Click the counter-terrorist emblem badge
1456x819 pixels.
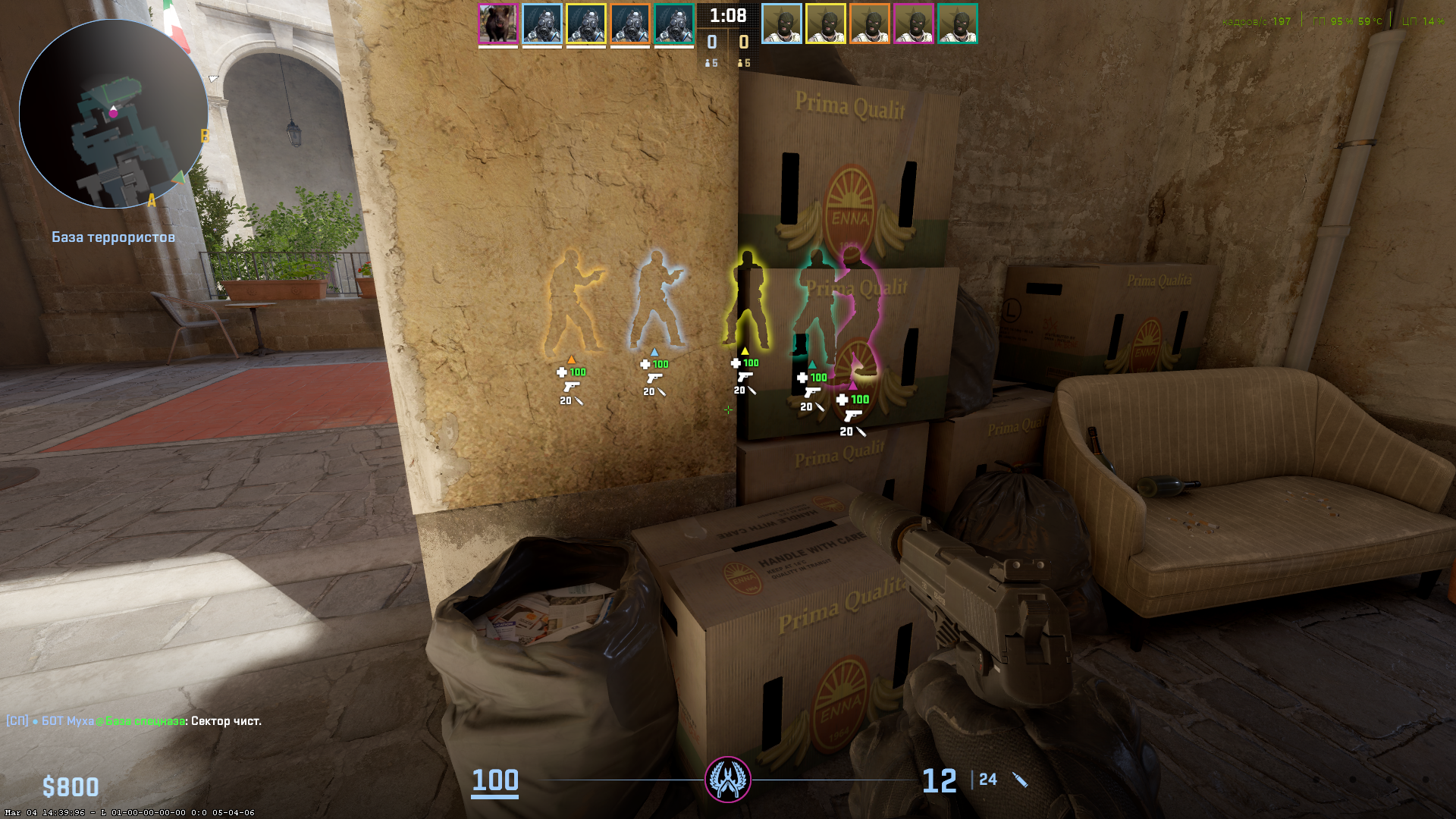728,779
